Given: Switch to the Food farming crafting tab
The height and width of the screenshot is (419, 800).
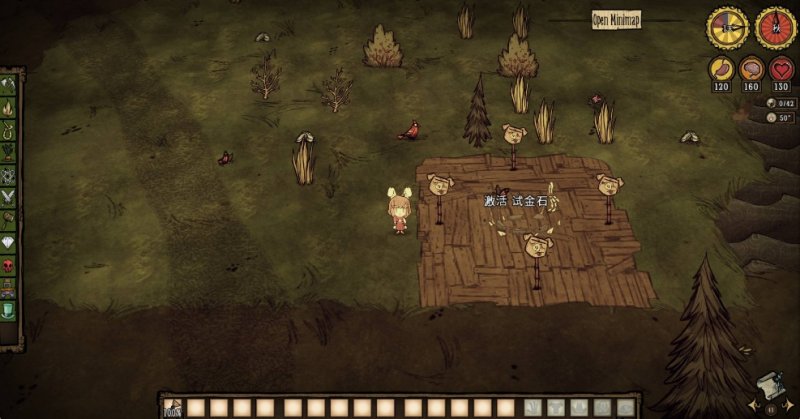Looking at the screenshot, I should pos(9,152).
